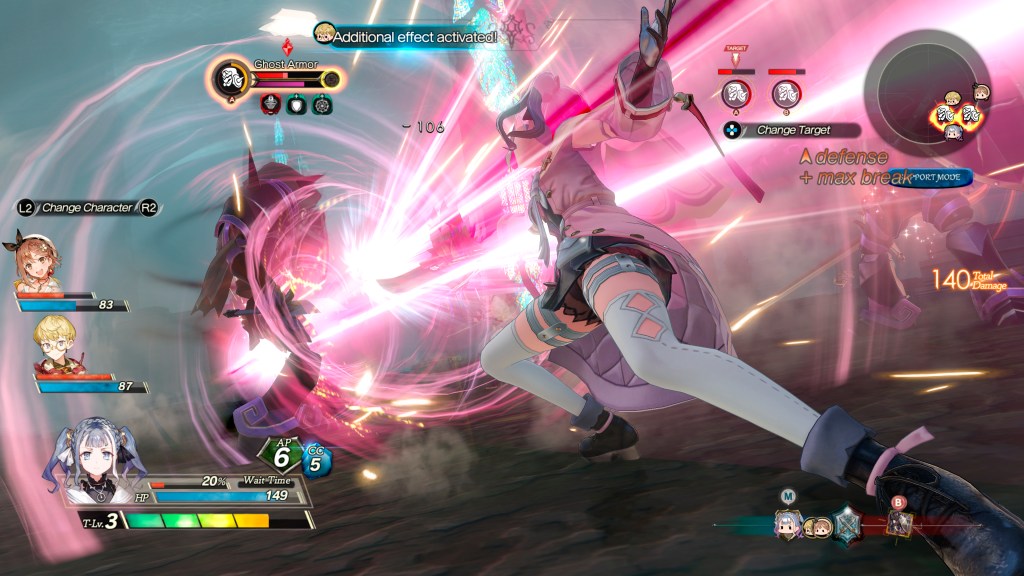The image size is (1024, 576).
Task: Click the silver-haired character marker on timeline
Action: click(788, 524)
